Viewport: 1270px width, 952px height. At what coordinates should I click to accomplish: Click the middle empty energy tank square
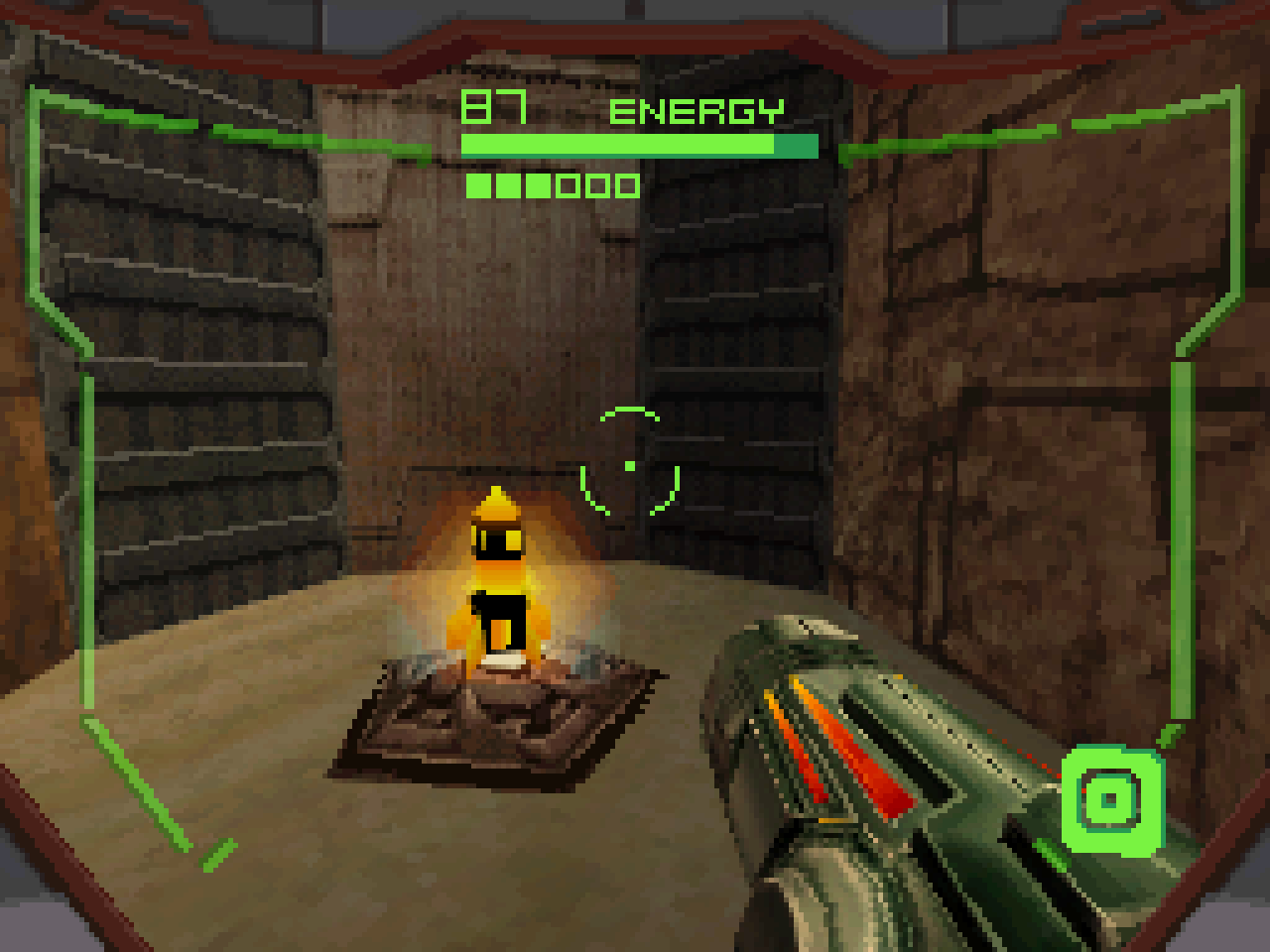pyautogui.click(x=595, y=184)
